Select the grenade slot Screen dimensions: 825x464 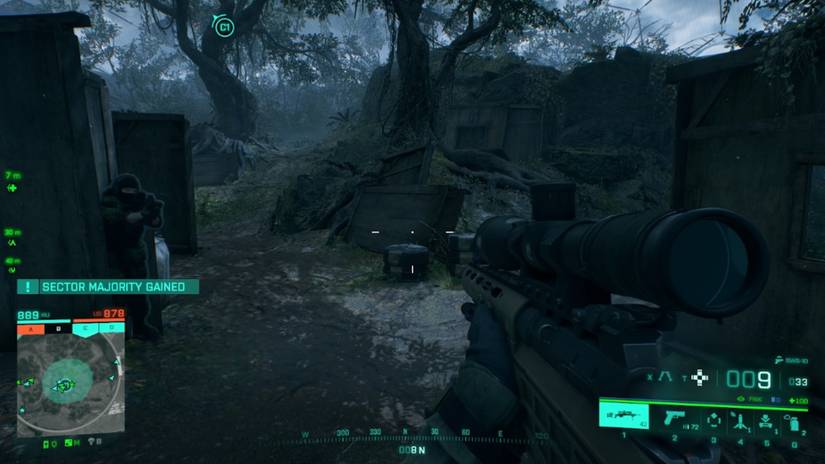tap(793, 420)
